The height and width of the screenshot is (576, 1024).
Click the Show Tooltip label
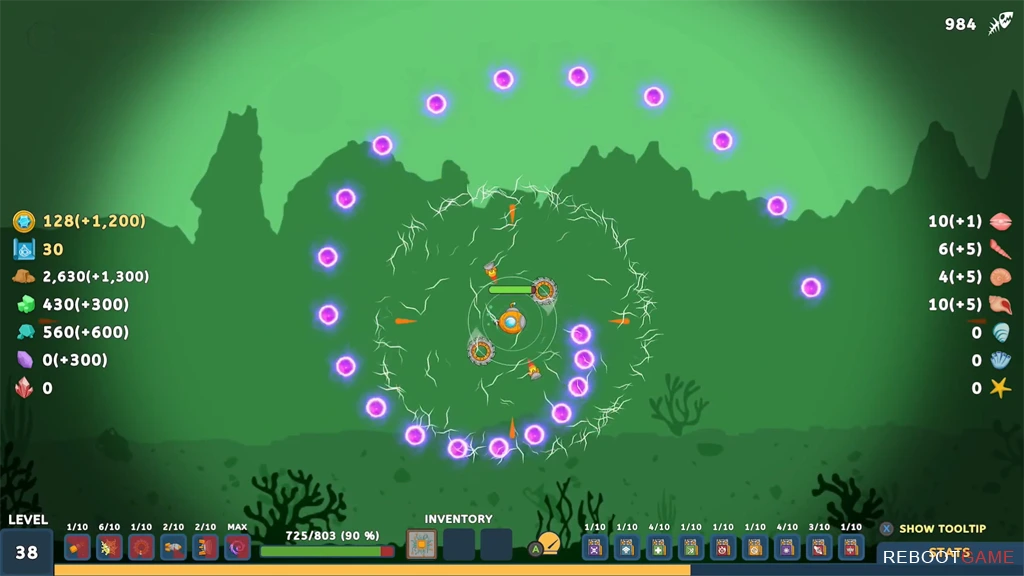coord(942,529)
